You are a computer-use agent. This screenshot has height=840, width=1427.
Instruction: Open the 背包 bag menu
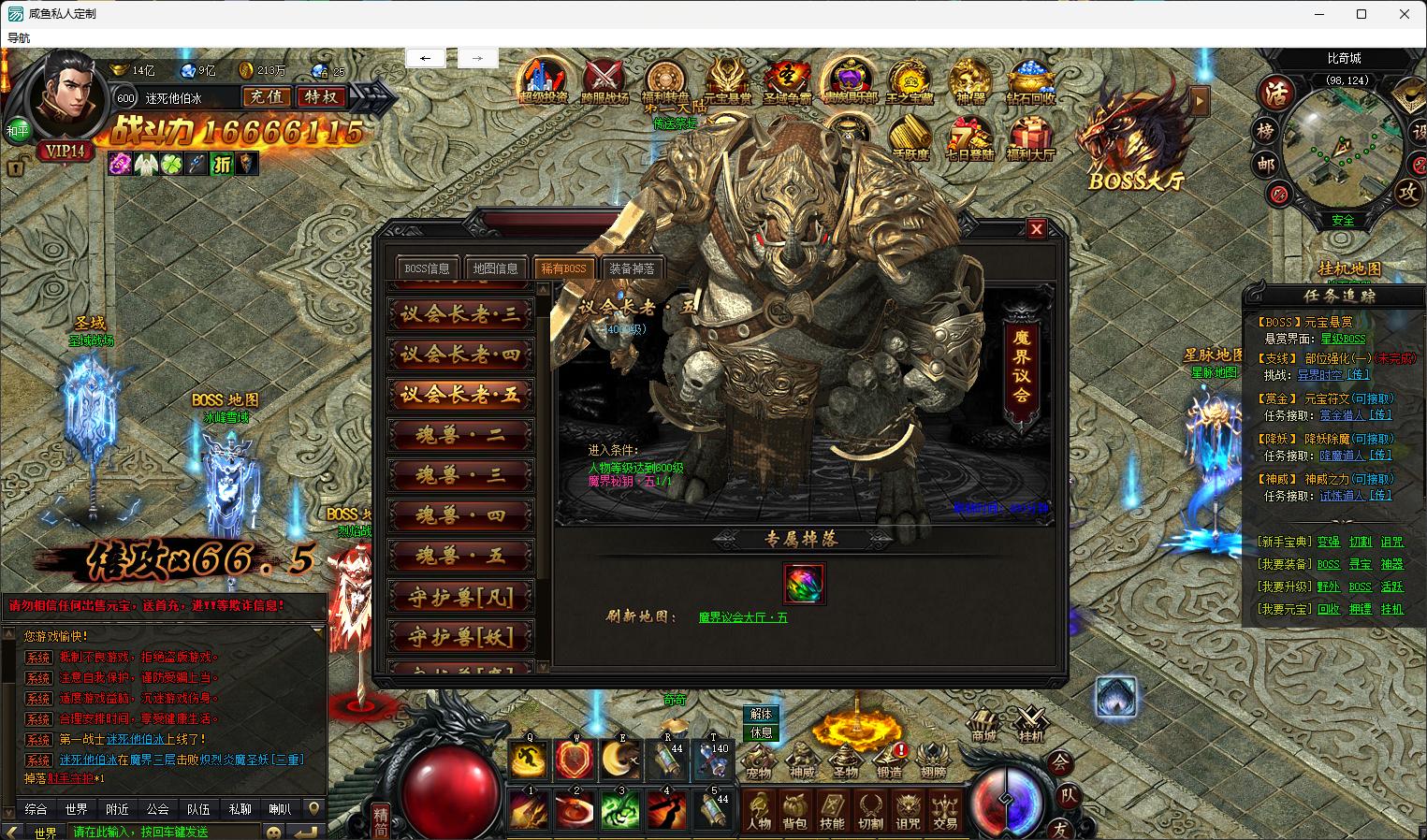click(794, 811)
